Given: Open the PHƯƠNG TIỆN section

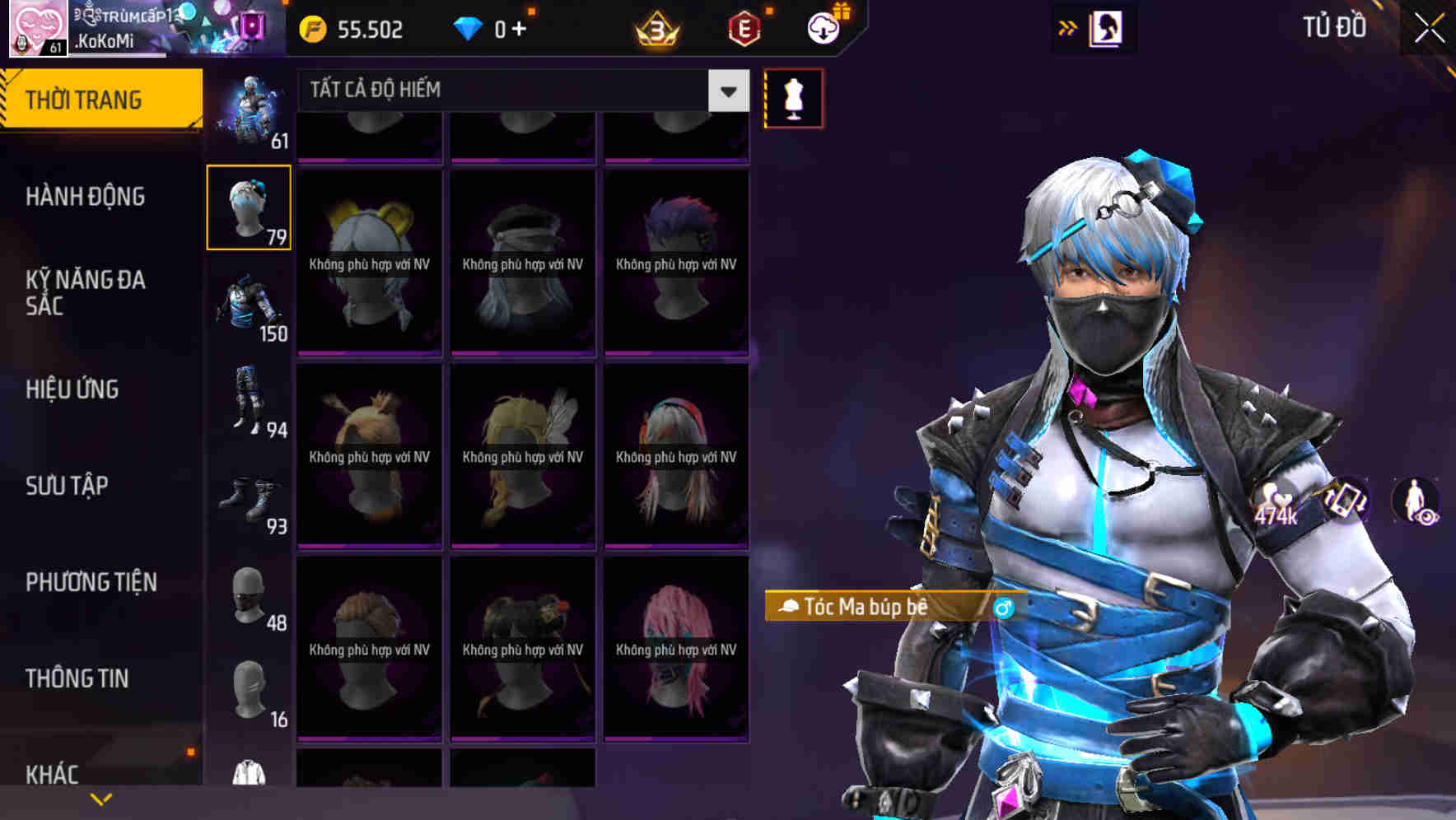Looking at the screenshot, I should coord(91,581).
